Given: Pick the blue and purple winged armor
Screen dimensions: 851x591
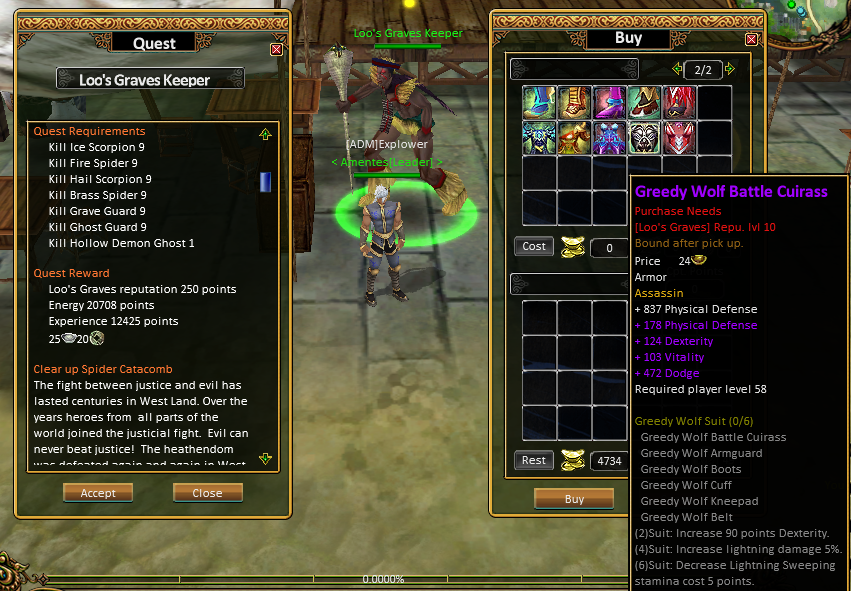Looking at the screenshot, I should coord(609,137).
